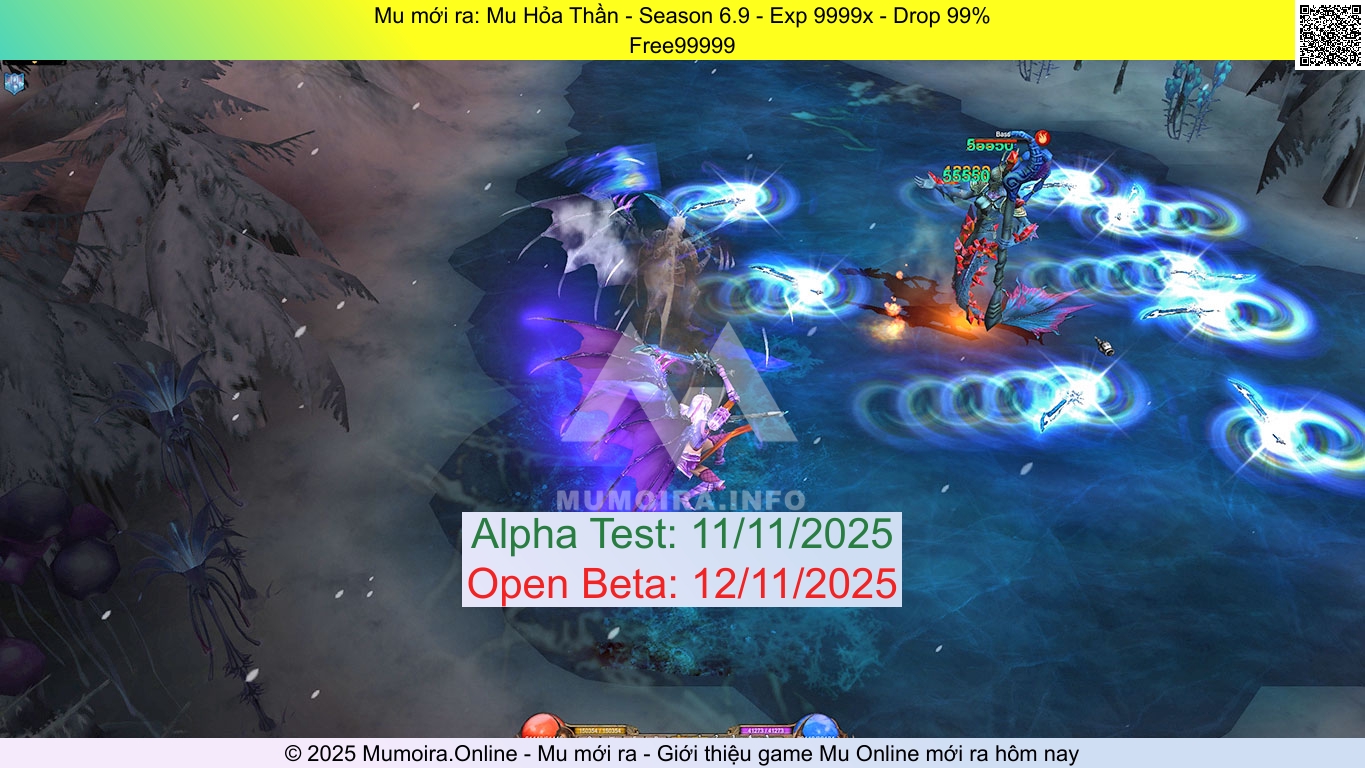Image resolution: width=1365 pixels, height=768 pixels.
Task: Click the Mu Hỏa Thần Season 6.9 banner
Action: click(682, 16)
